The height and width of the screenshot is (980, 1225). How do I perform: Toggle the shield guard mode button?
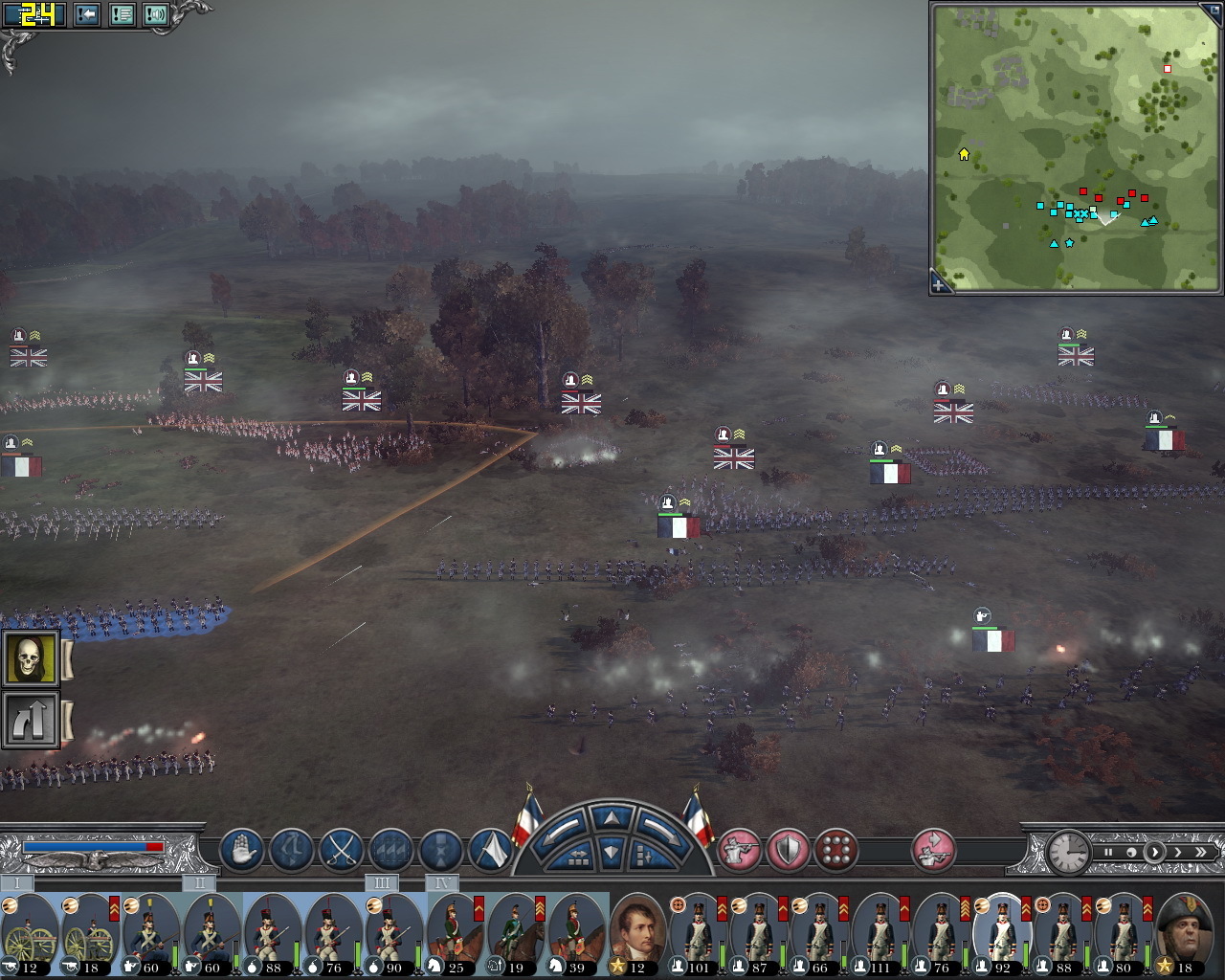[788, 850]
